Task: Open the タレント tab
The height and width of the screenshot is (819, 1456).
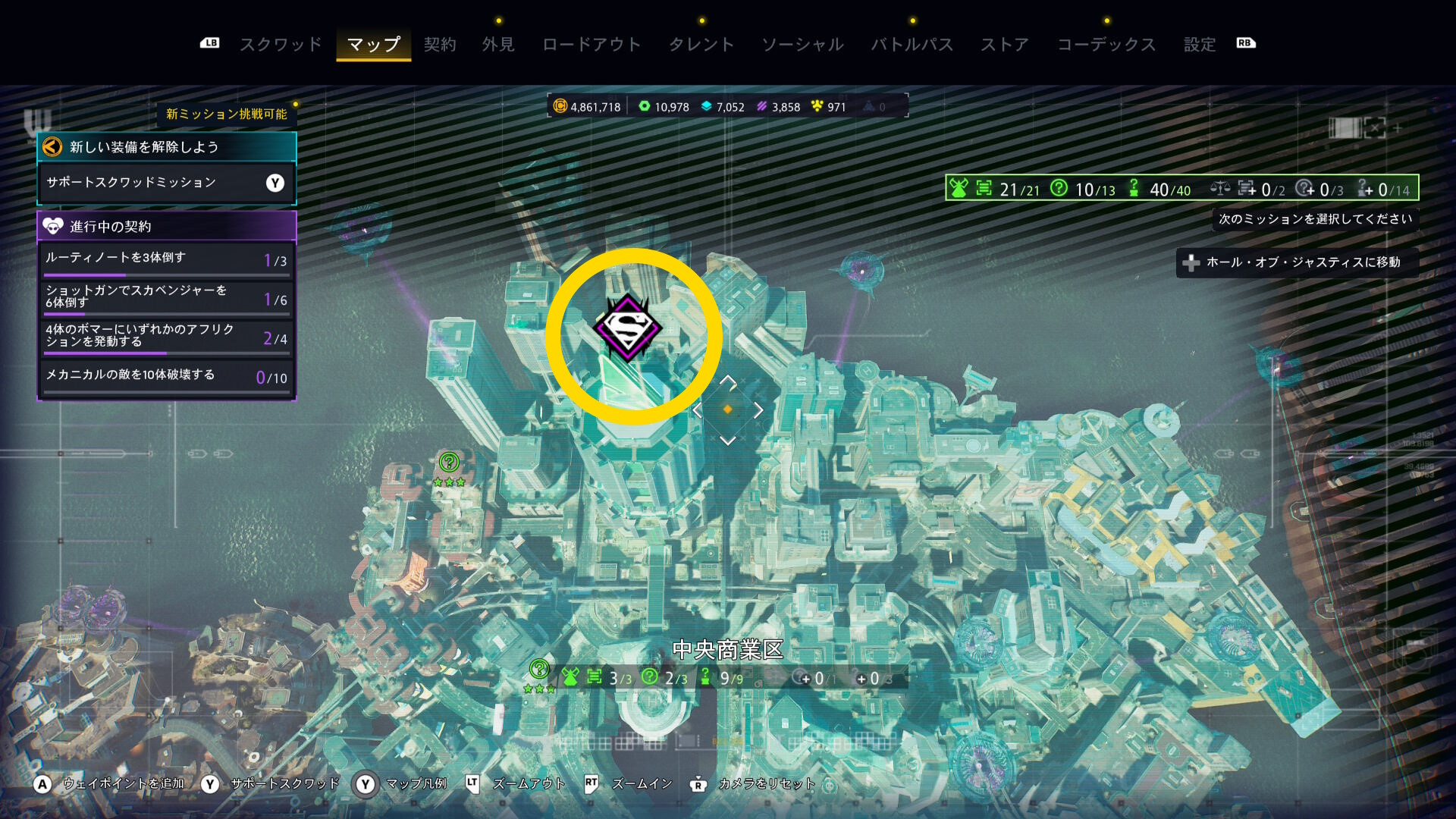Action: click(x=701, y=44)
